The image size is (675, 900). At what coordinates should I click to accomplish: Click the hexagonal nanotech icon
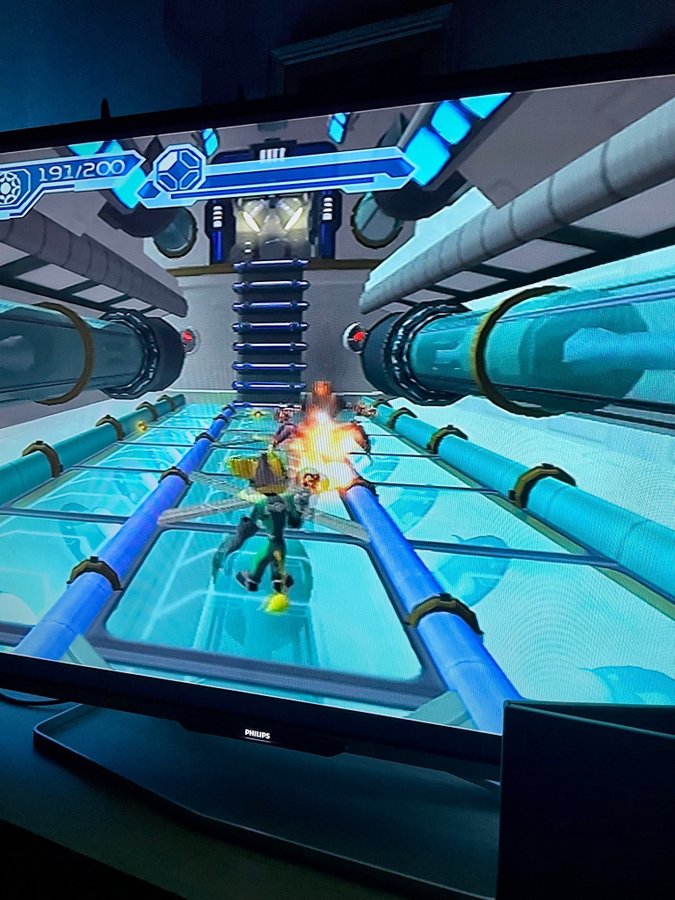point(179,169)
